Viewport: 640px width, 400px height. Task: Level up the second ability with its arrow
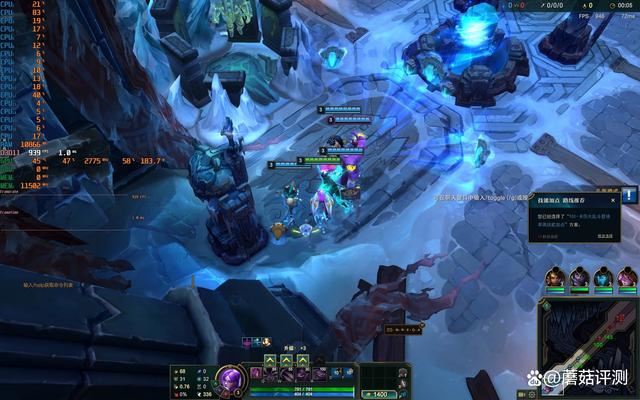pyautogui.click(x=285, y=360)
